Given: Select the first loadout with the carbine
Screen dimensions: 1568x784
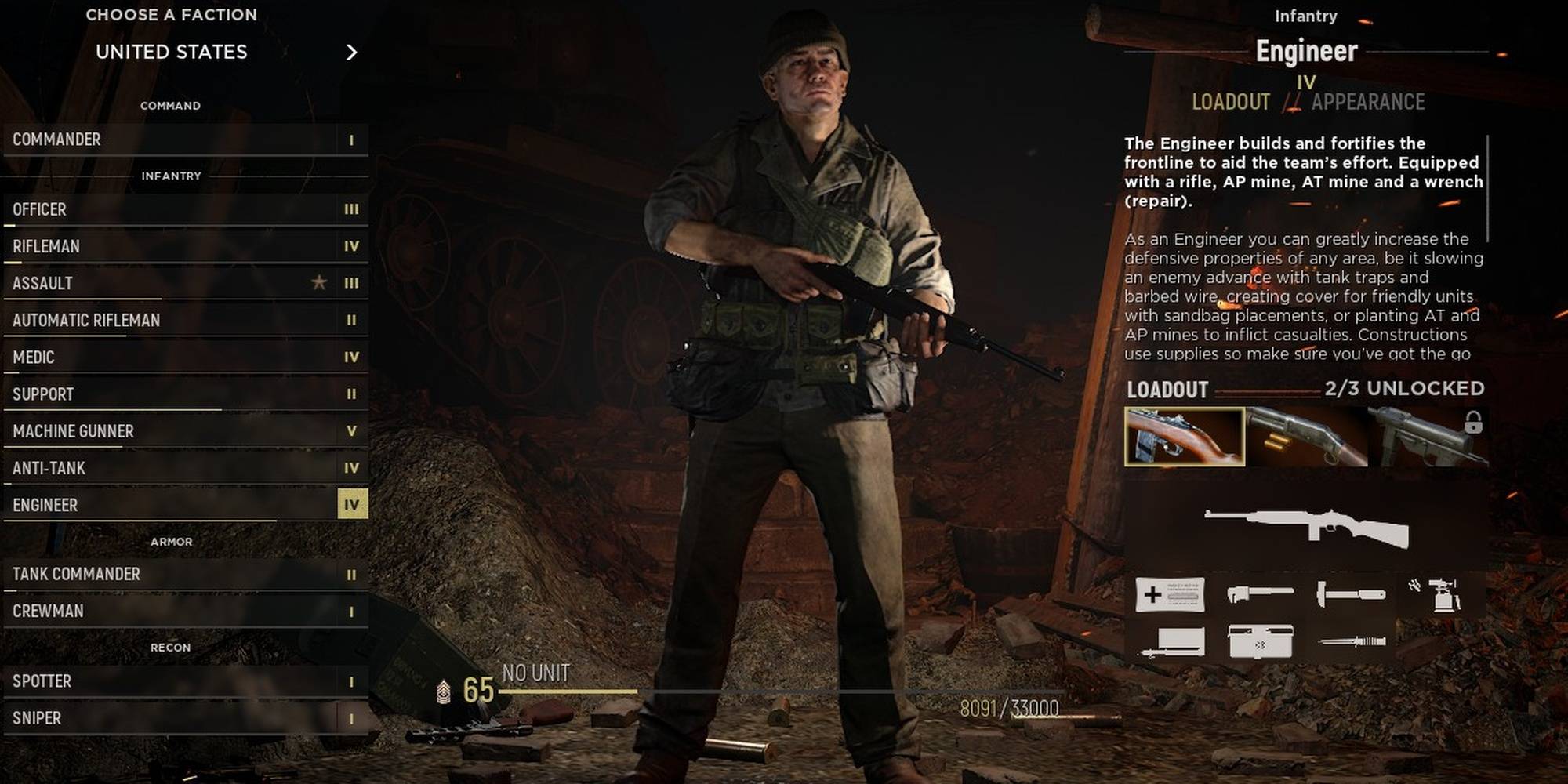Looking at the screenshot, I should point(1184,437).
